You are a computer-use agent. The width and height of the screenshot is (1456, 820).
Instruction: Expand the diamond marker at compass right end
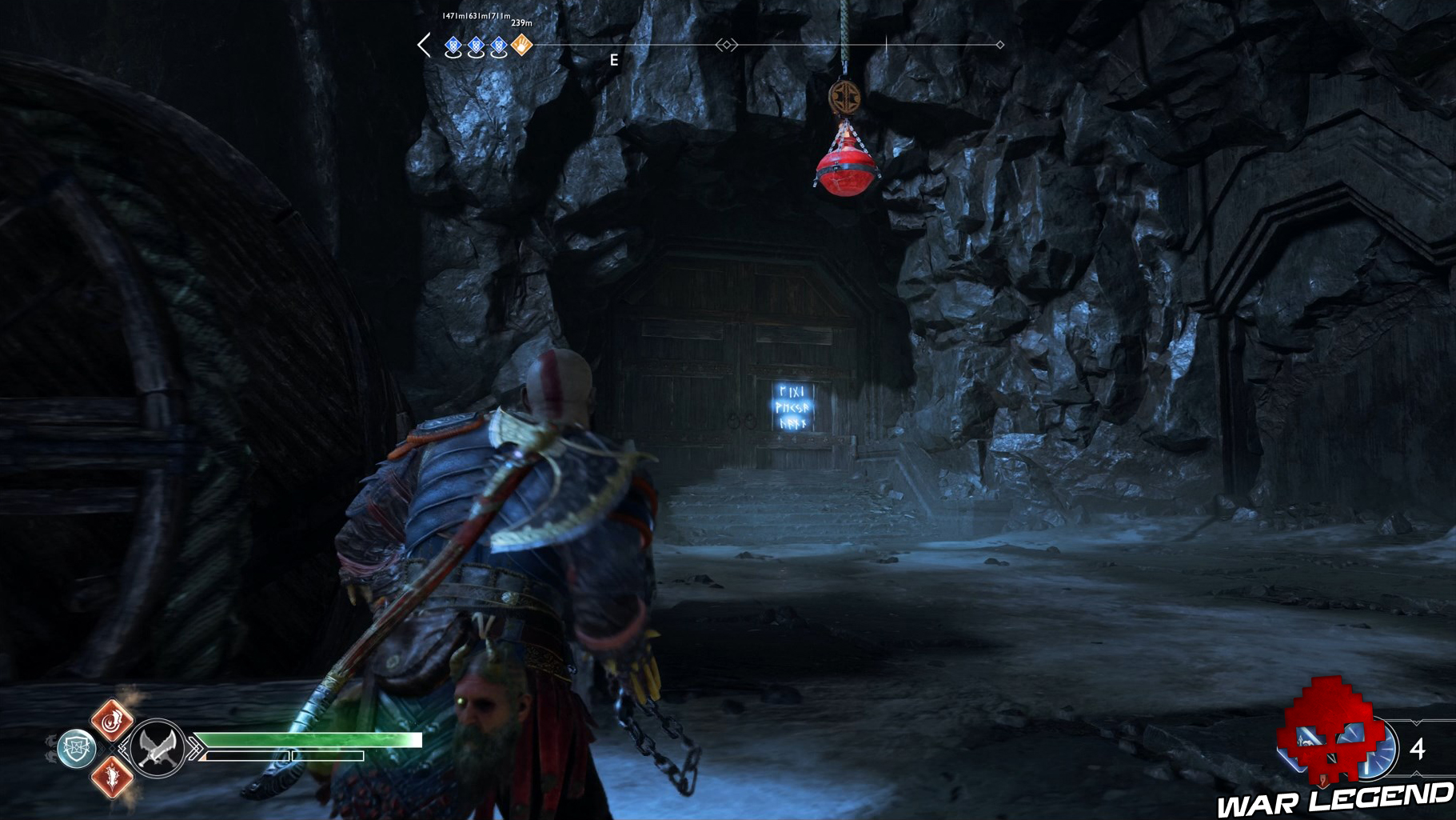999,46
